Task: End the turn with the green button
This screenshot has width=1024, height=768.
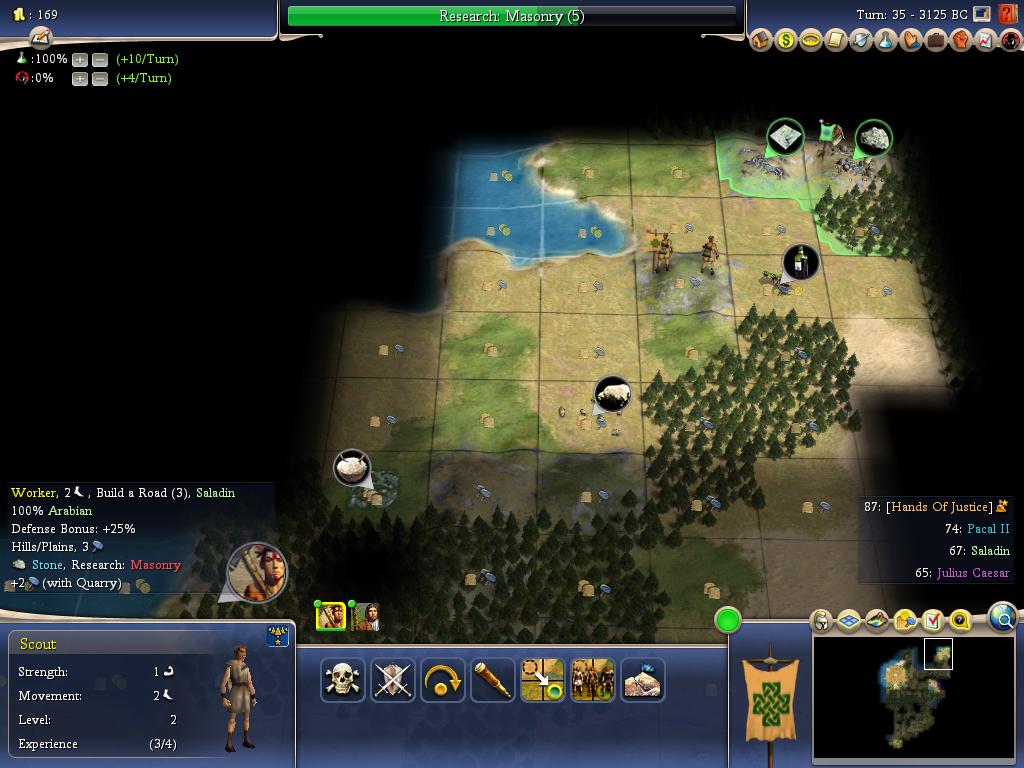Action: (x=728, y=620)
